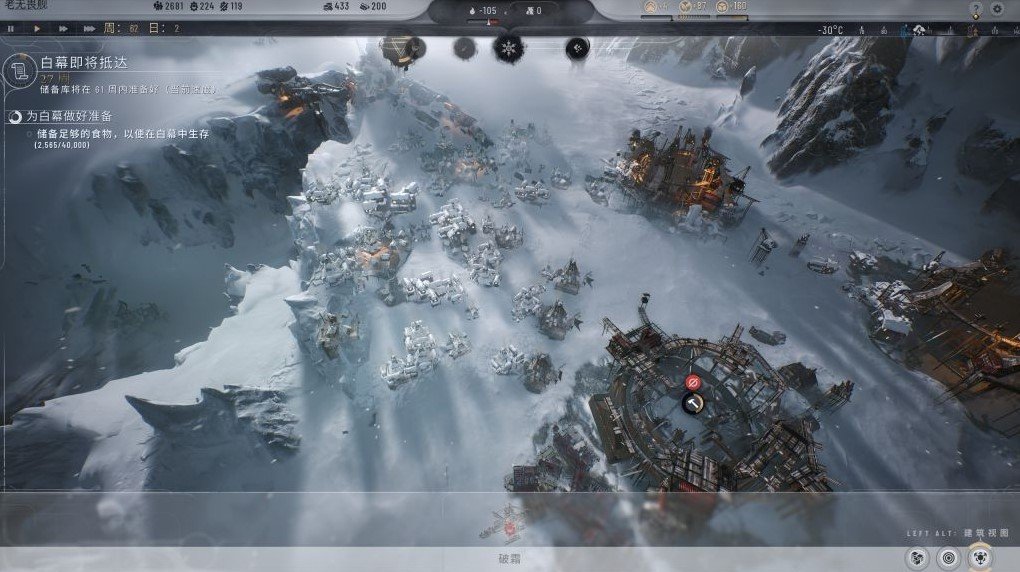This screenshot has width=1020, height=572.
Task: Click the white gauge marker over the circular structure
Action: tap(692, 403)
